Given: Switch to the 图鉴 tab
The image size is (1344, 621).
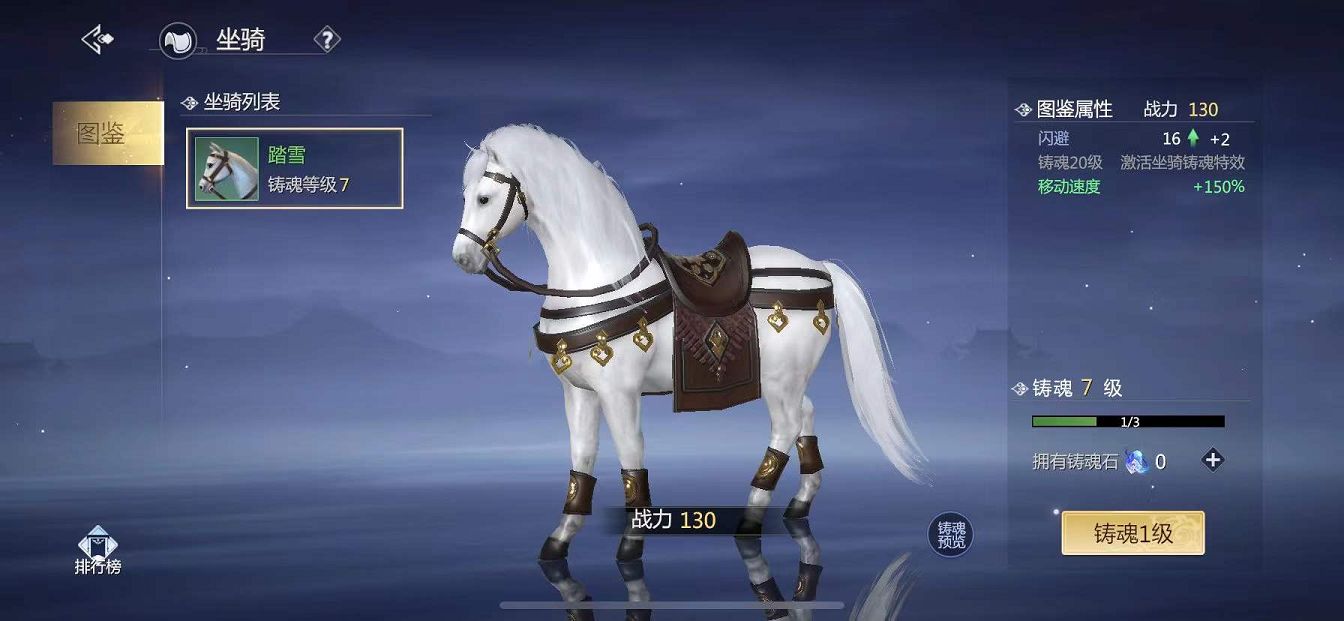Looking at the screenshot, I should (x=107, y=133).
